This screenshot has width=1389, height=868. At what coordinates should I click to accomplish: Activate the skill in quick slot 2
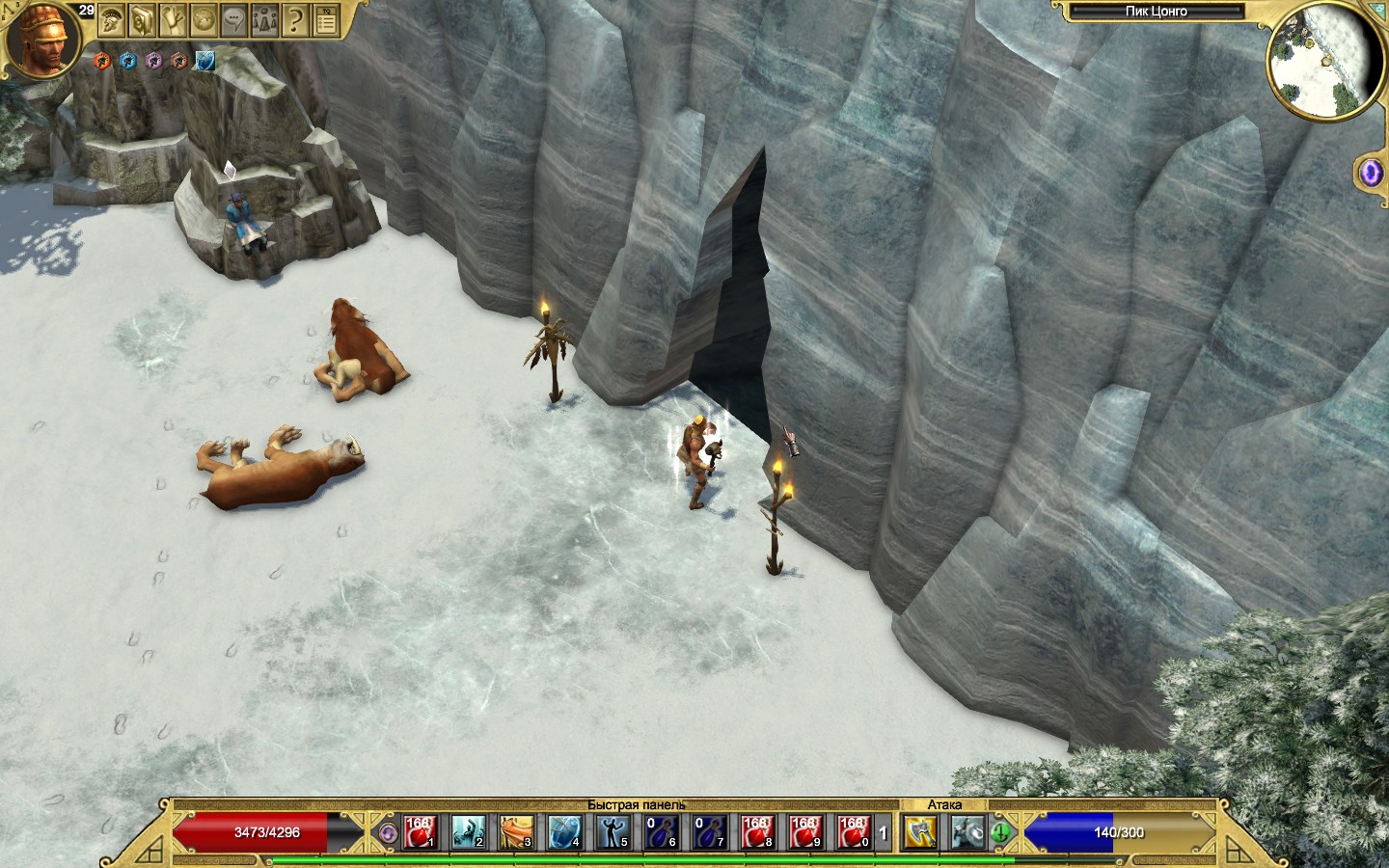(468, 831)
